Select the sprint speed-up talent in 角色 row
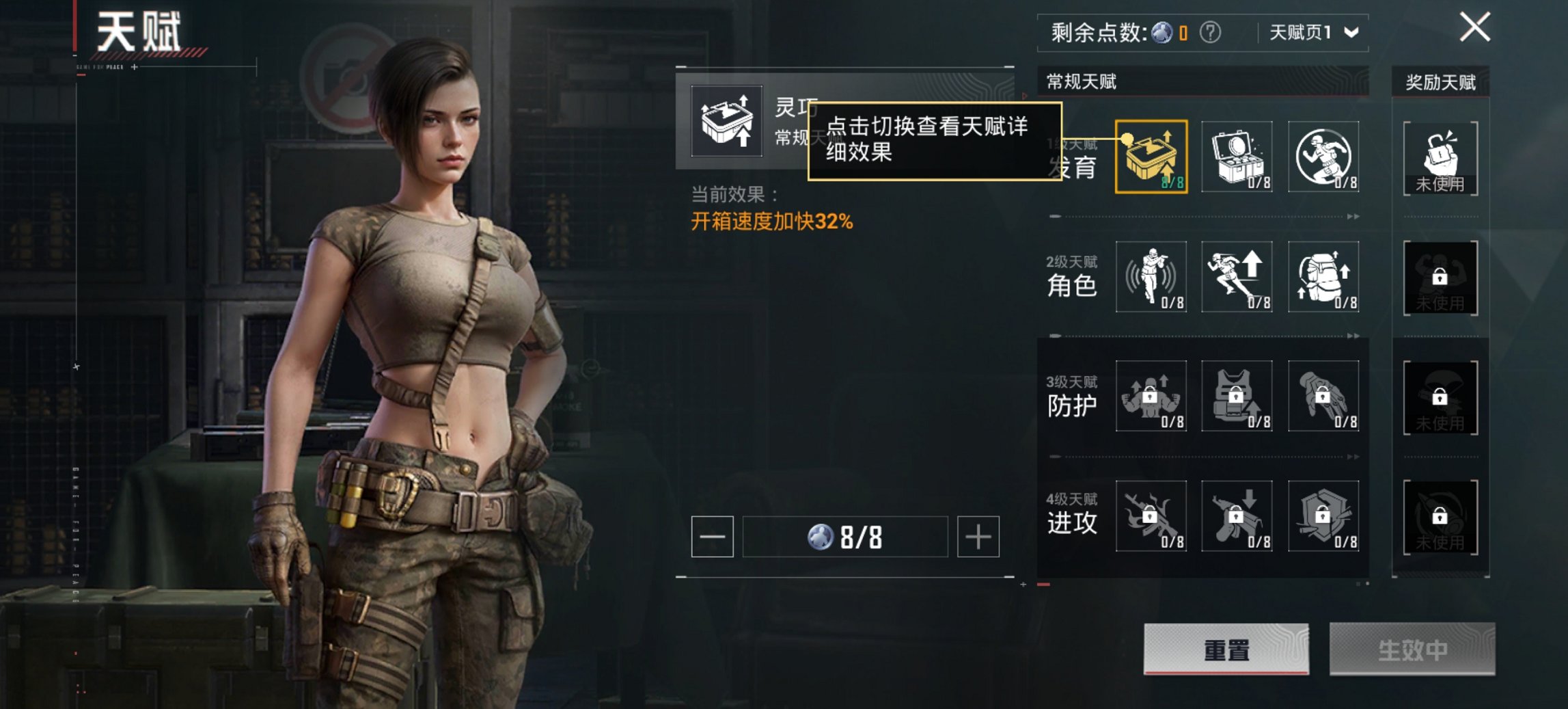The image size is (1568, 709). pos(1237,277)
